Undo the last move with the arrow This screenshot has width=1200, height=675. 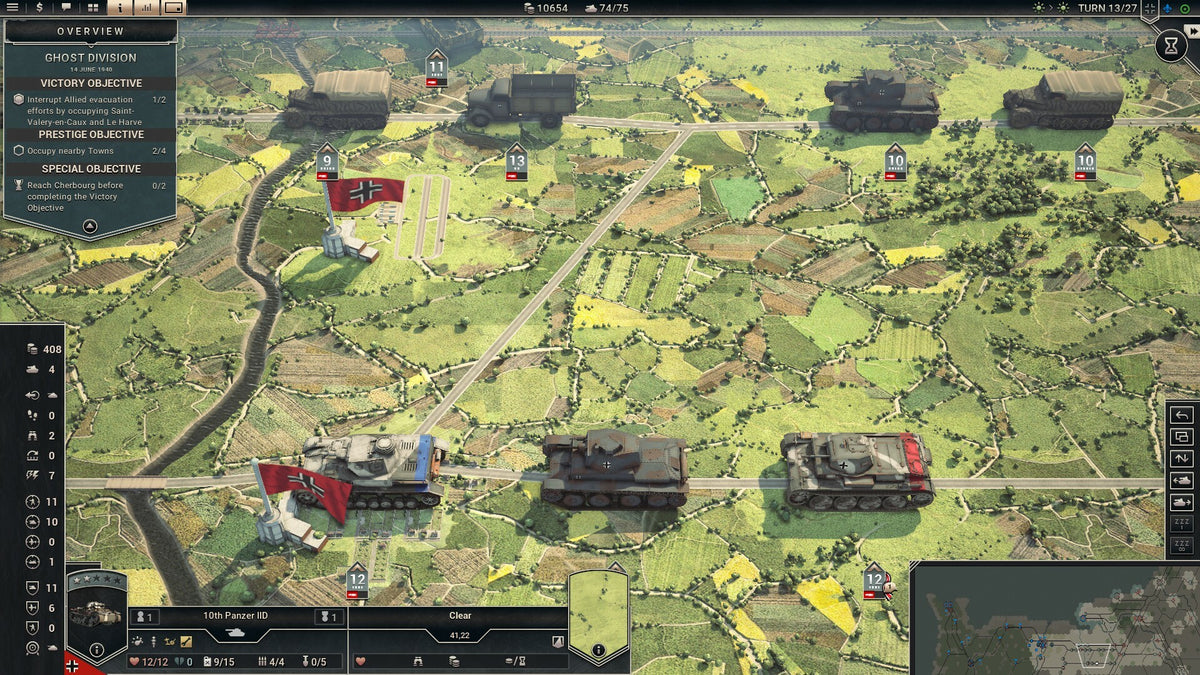(x=1181, y=415)
